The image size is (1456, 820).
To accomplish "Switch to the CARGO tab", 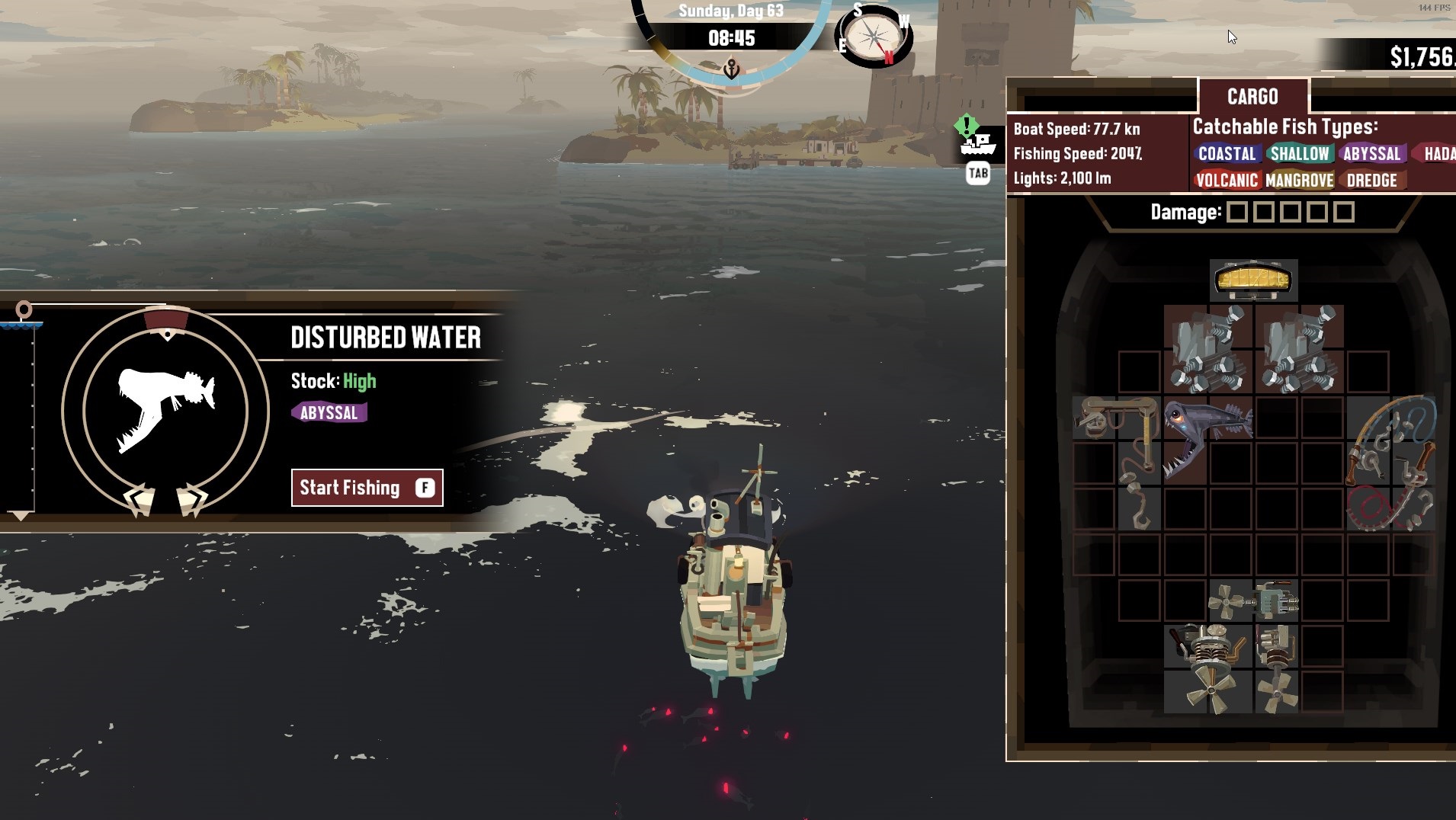I will [1252, 97].
